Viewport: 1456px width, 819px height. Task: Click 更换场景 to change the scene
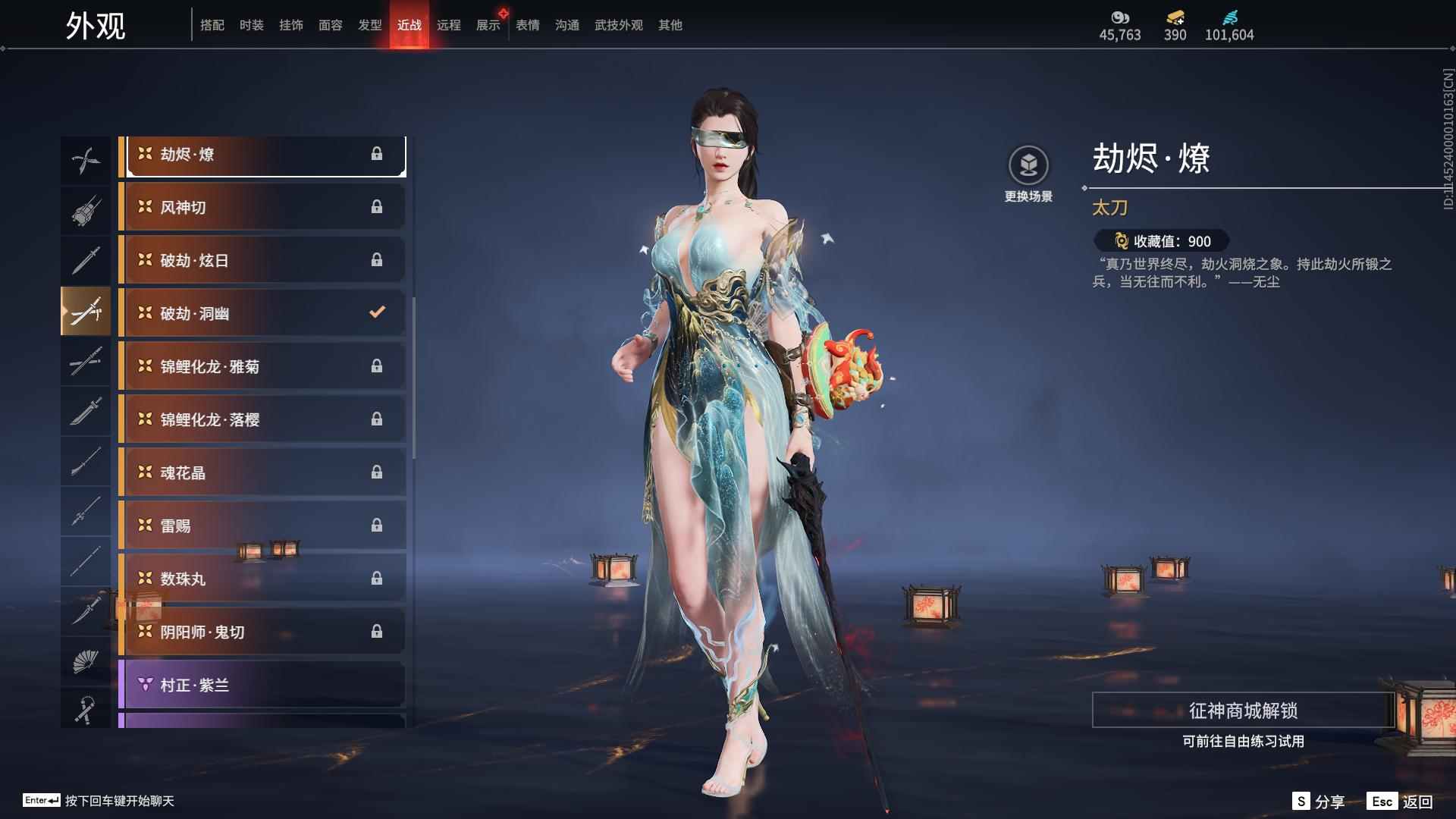click(1028, 174)
